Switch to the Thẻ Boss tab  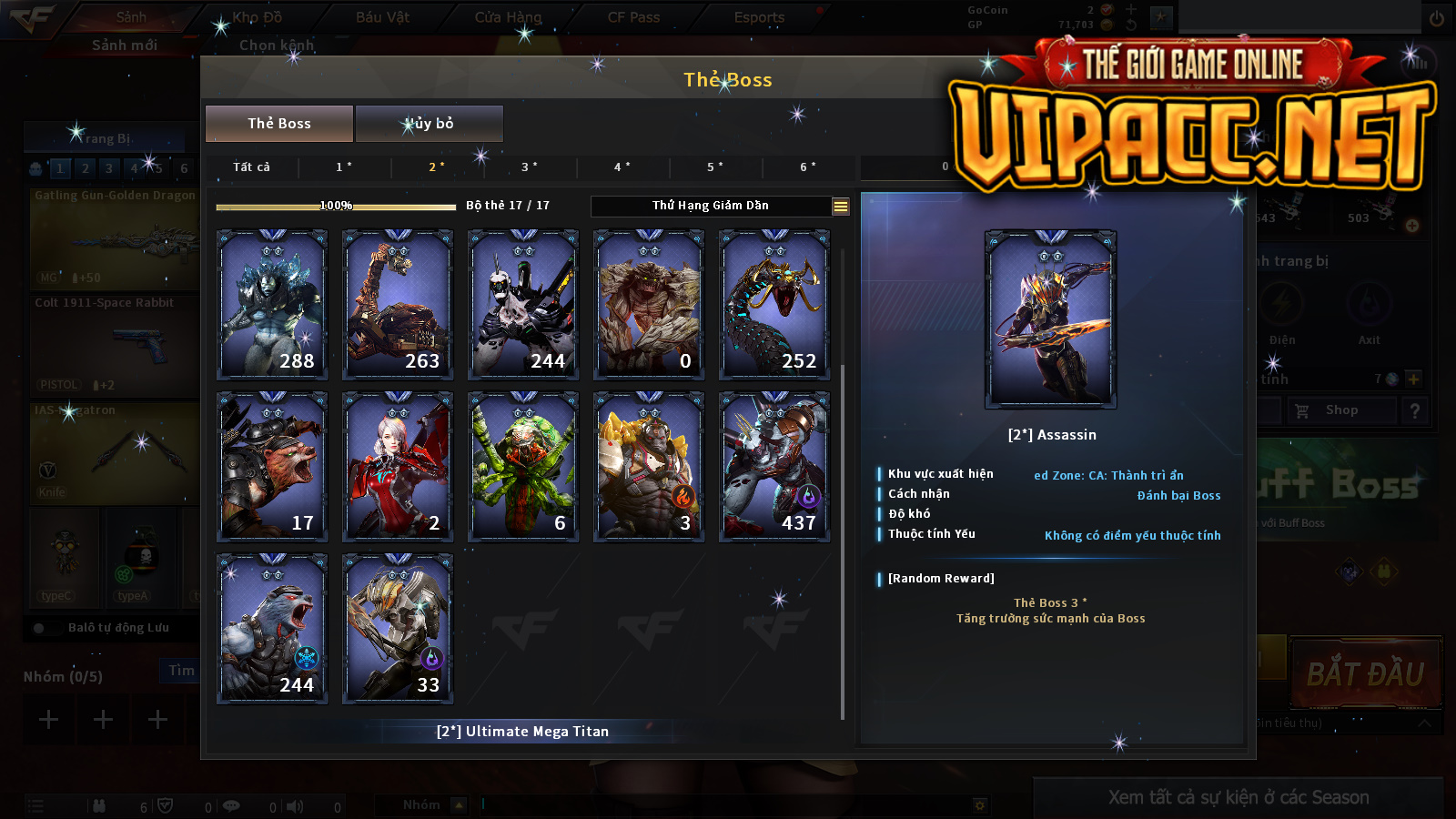coord(279,124)
